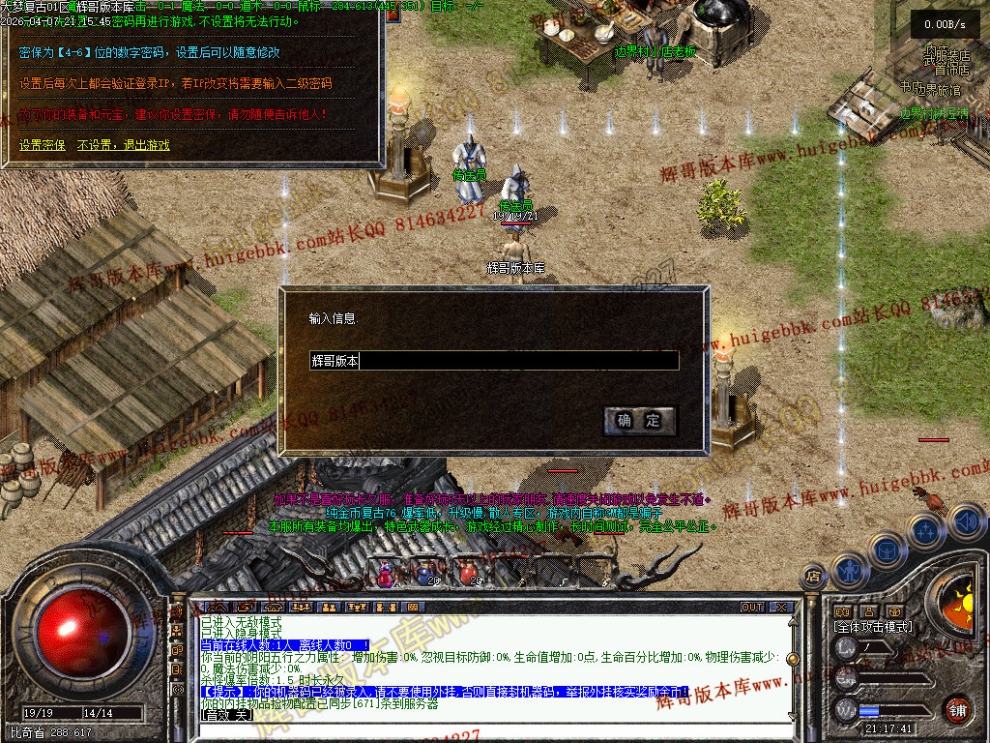Viewport: 990px width, 743px height.
Task: Select 不设置，退出游戏 link
Action: (x=124, y=145)
